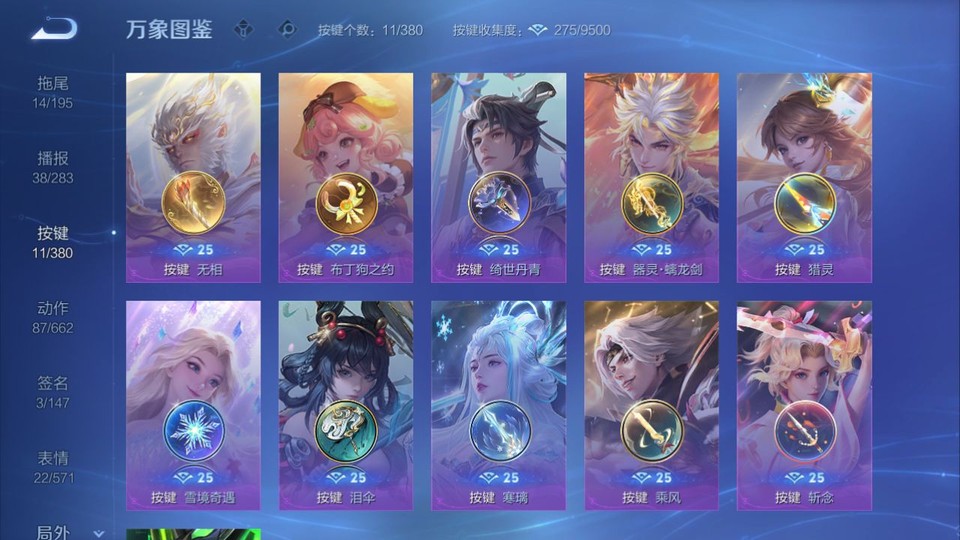Click the hexagonal eye icon in header
The height and width of the screenshot is (540, 960).
tap(287, 29)
